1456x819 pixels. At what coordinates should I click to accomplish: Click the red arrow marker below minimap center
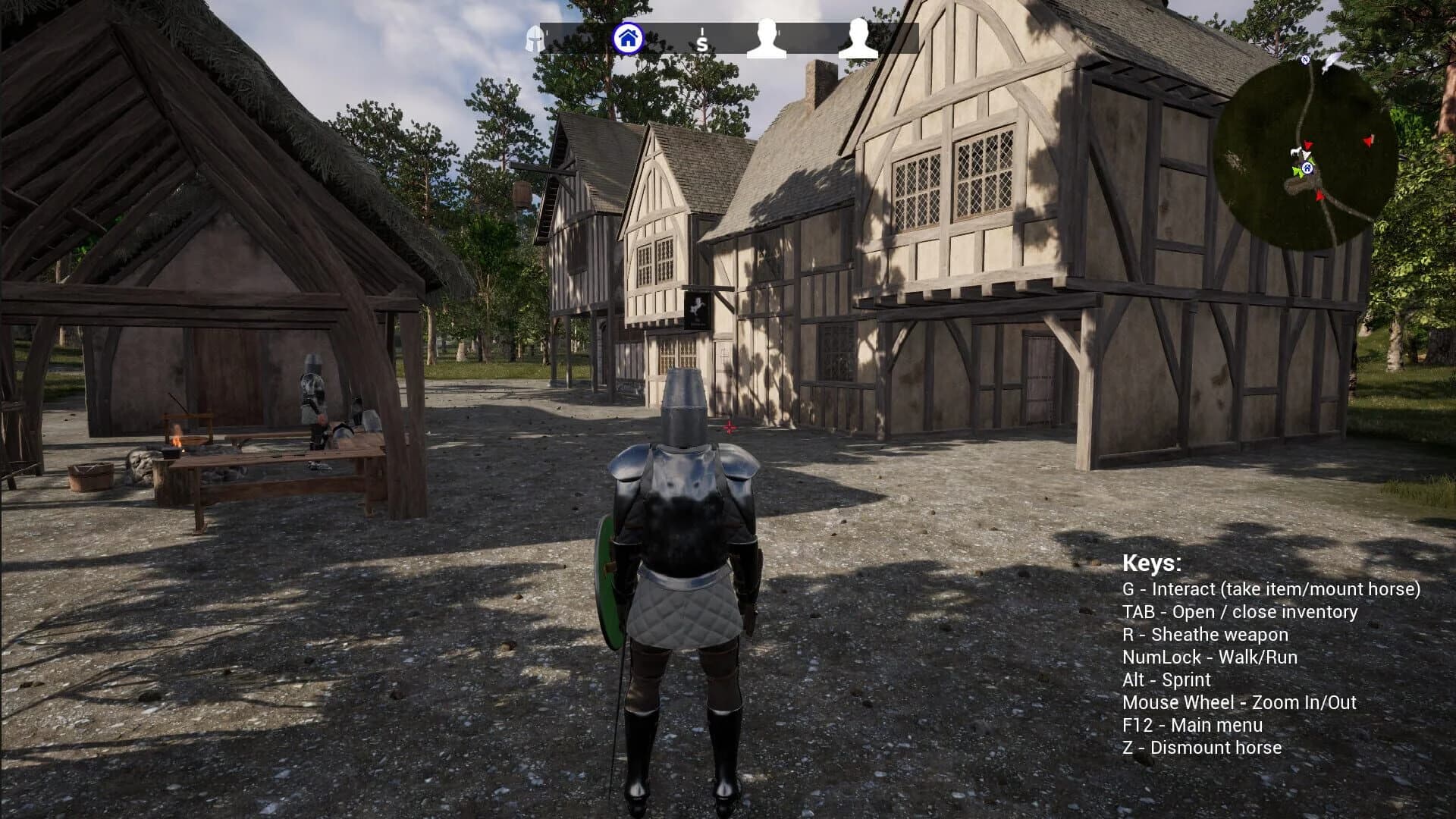pyautogui.click(x=1319, y=195)
